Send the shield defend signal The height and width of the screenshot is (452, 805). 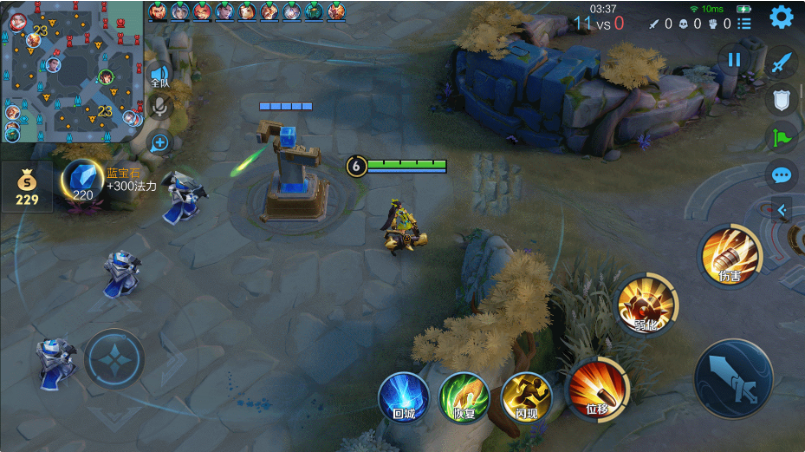[781, 99]
